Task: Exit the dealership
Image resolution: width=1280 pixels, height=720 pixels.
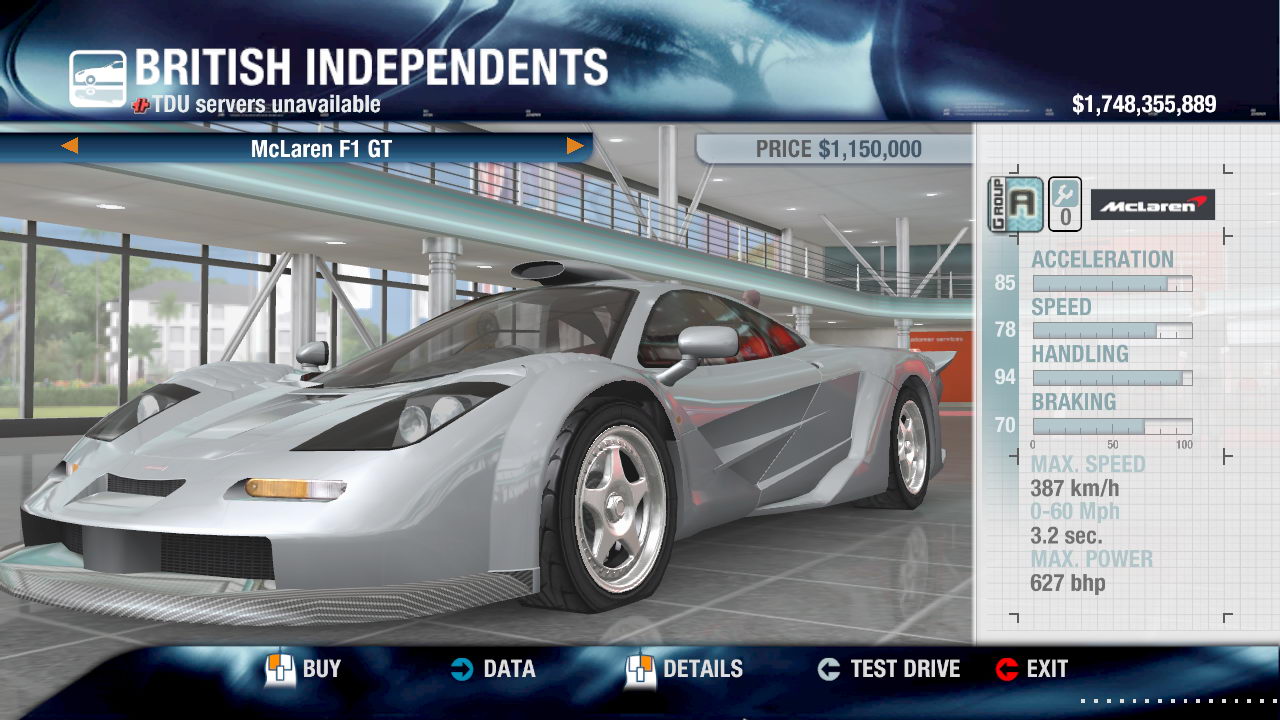Action: coord(1032,669)
